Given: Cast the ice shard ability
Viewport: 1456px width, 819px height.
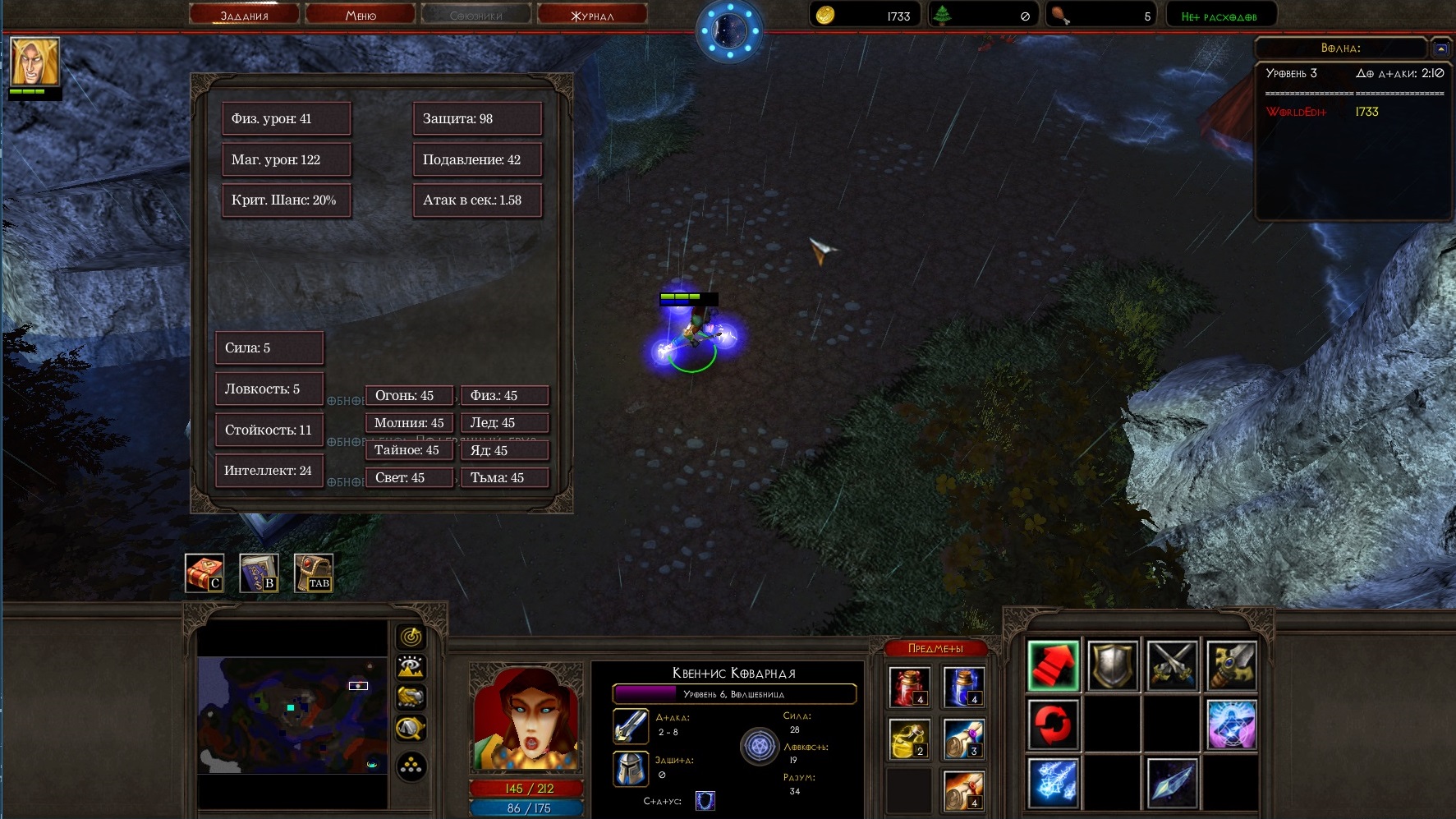Looking at the screenshot, I should [1172, 783].
